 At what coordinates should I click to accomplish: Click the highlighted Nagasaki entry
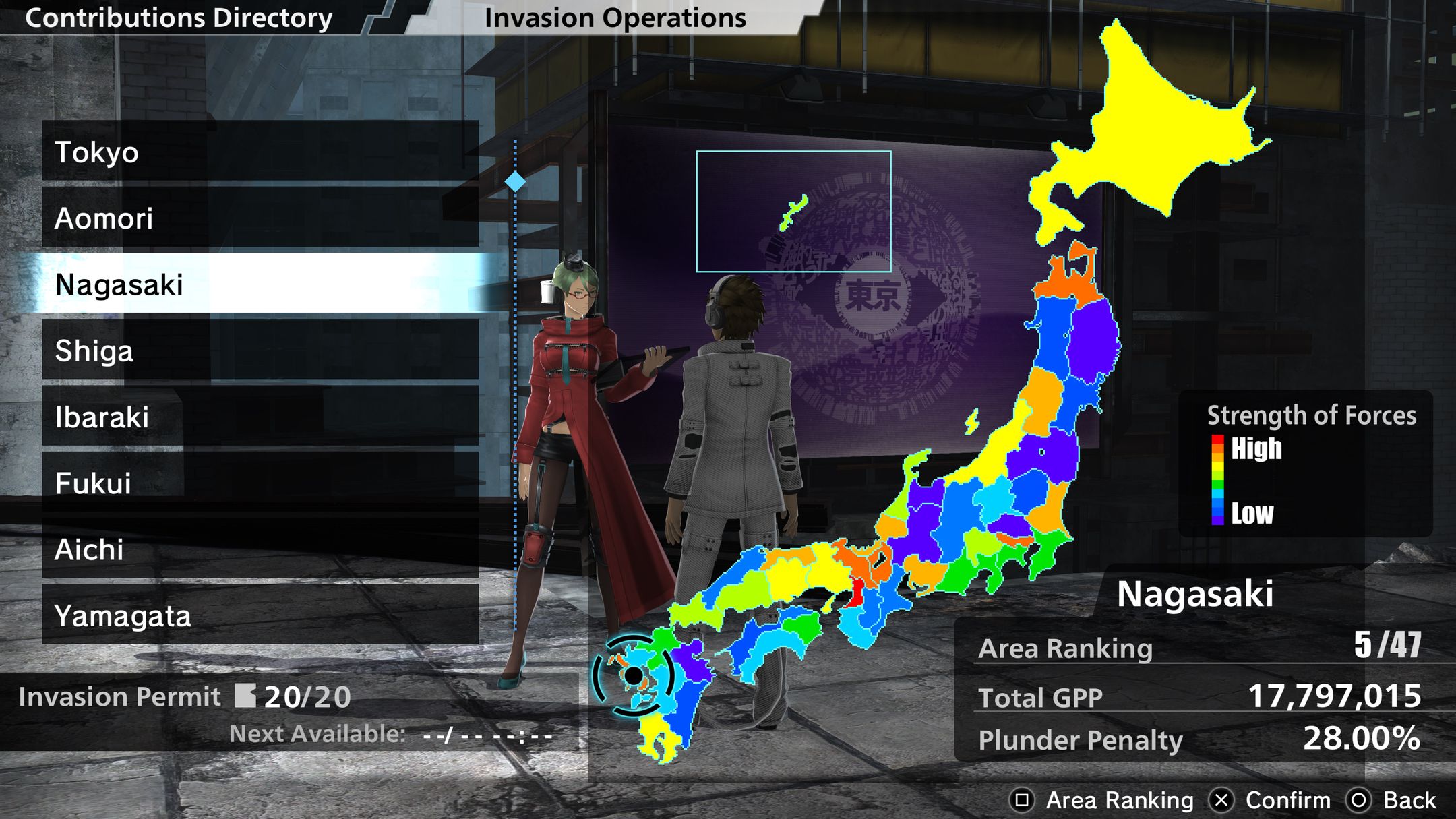pyautogui.click(x=260, y=284)
